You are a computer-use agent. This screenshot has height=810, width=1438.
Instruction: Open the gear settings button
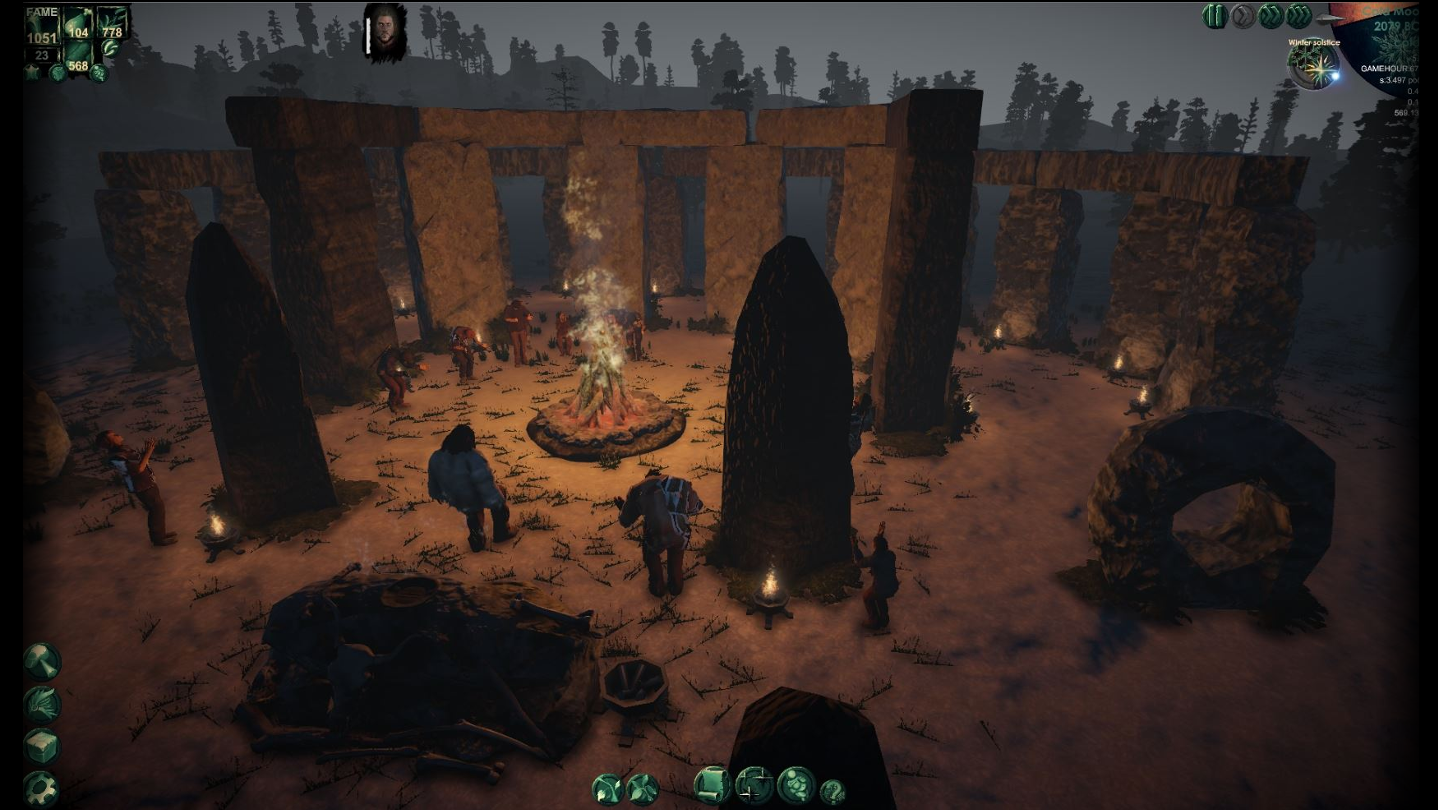click(x=42, y=788)
